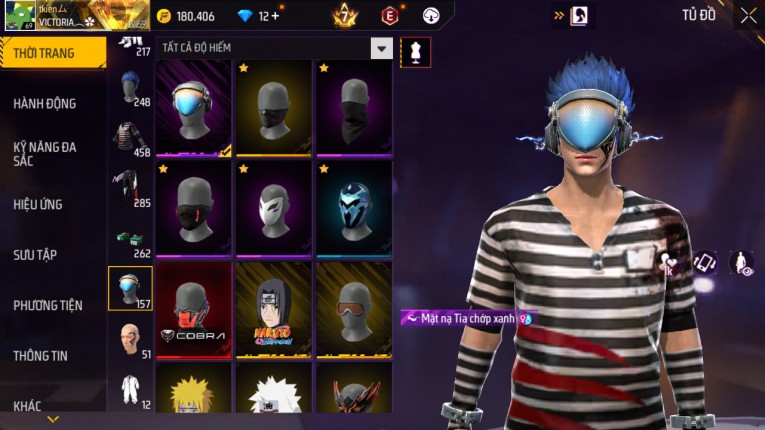Open the SƯU TẬP tab
The image size is (765, 430).
(x=35, y=254)
